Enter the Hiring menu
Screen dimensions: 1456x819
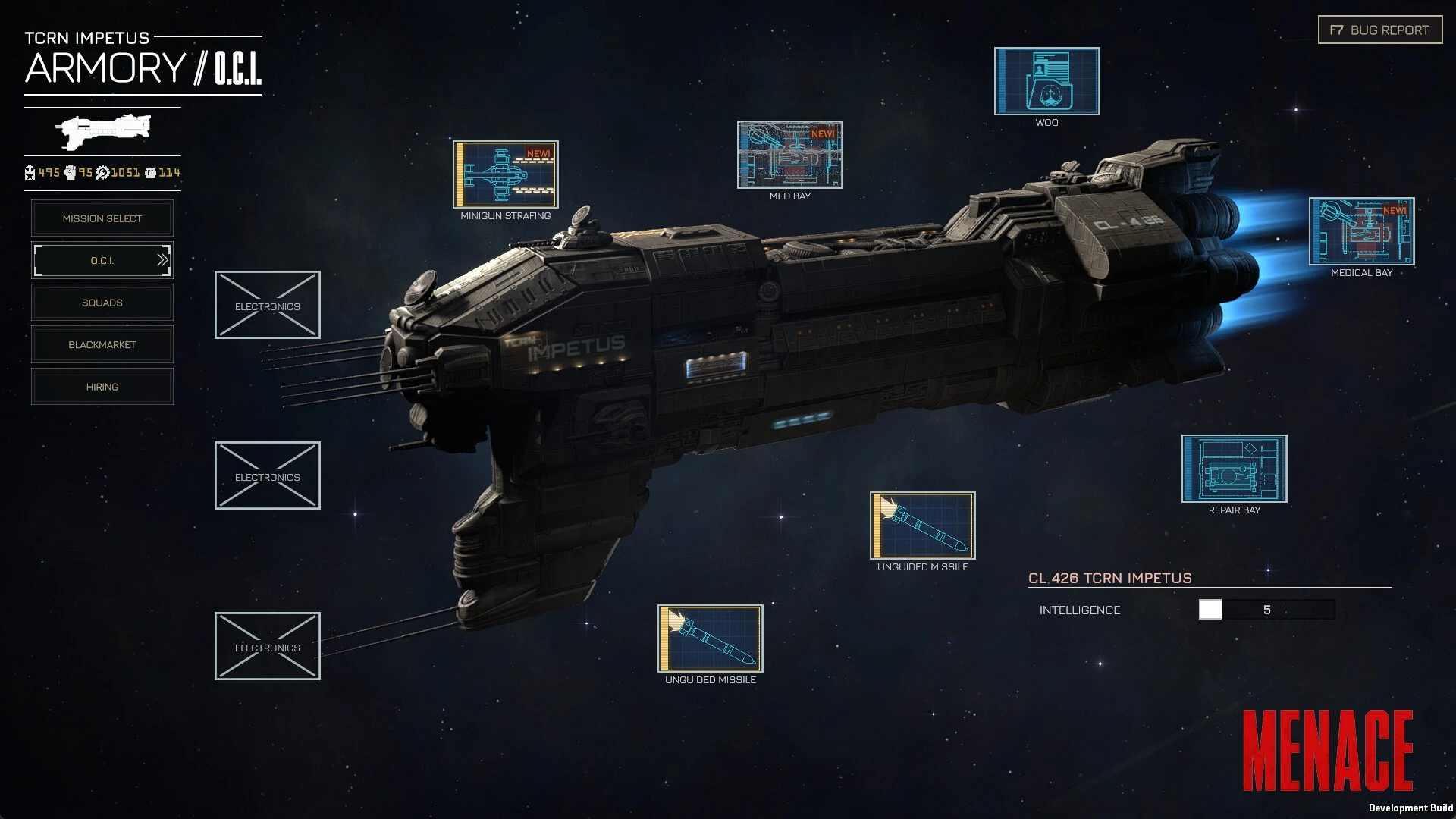coord(102,387)
